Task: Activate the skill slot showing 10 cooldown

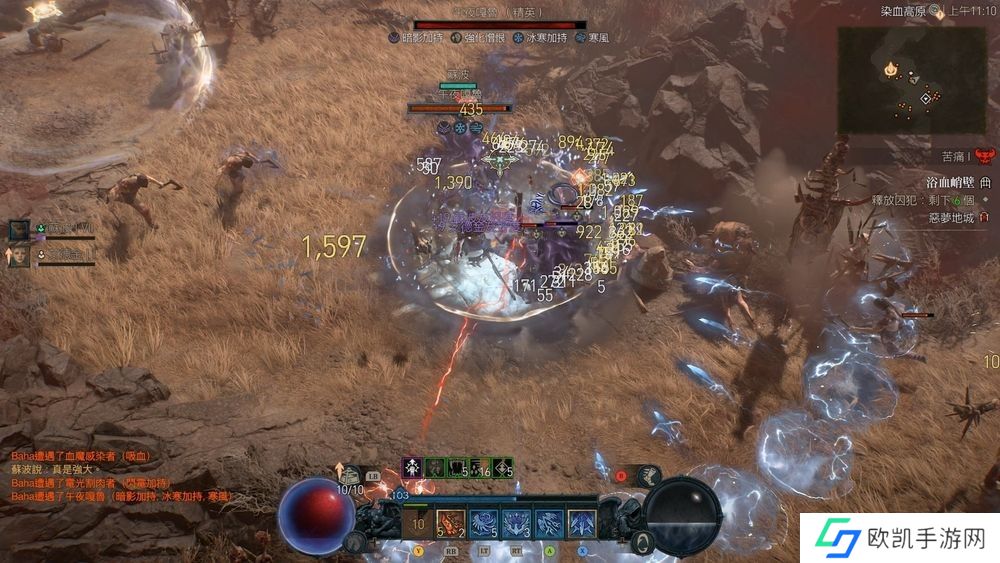Action: [419, 522]
